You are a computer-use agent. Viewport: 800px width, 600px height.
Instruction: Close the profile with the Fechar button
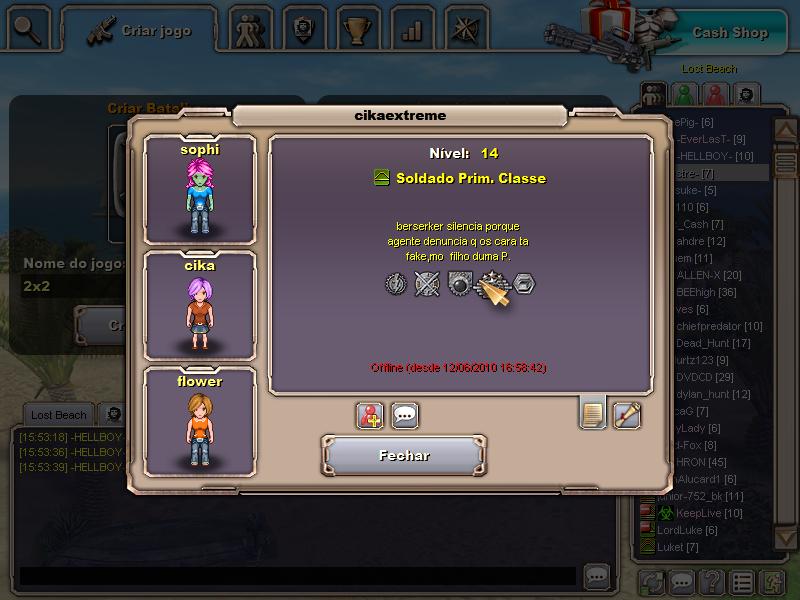[403, 456]
